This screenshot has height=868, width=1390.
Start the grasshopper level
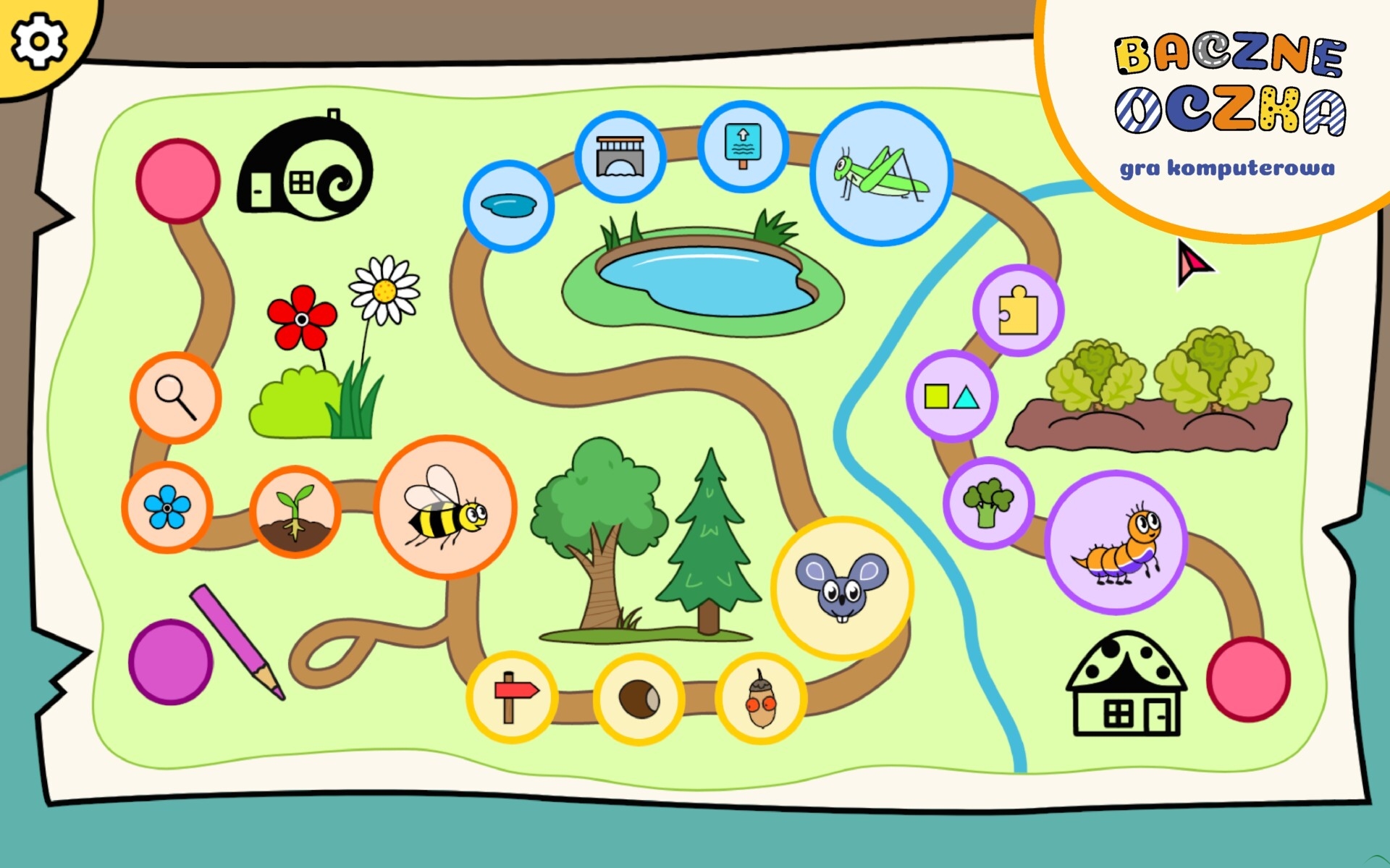click(x=881, y=174)
